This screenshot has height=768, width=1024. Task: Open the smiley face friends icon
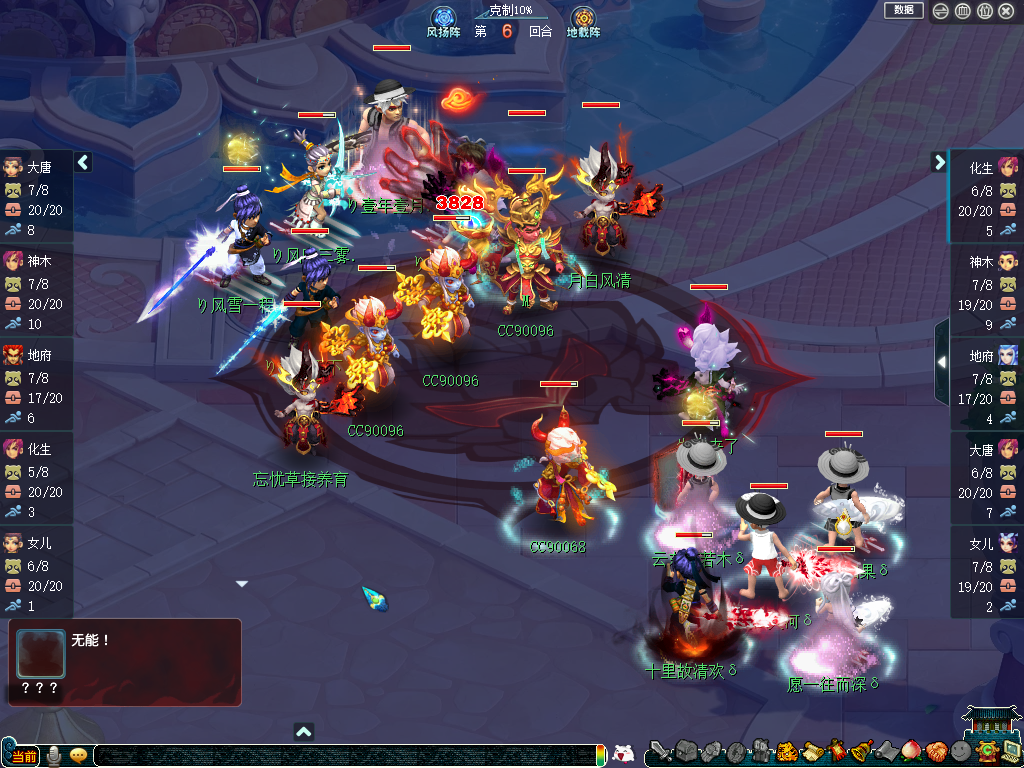960,751
